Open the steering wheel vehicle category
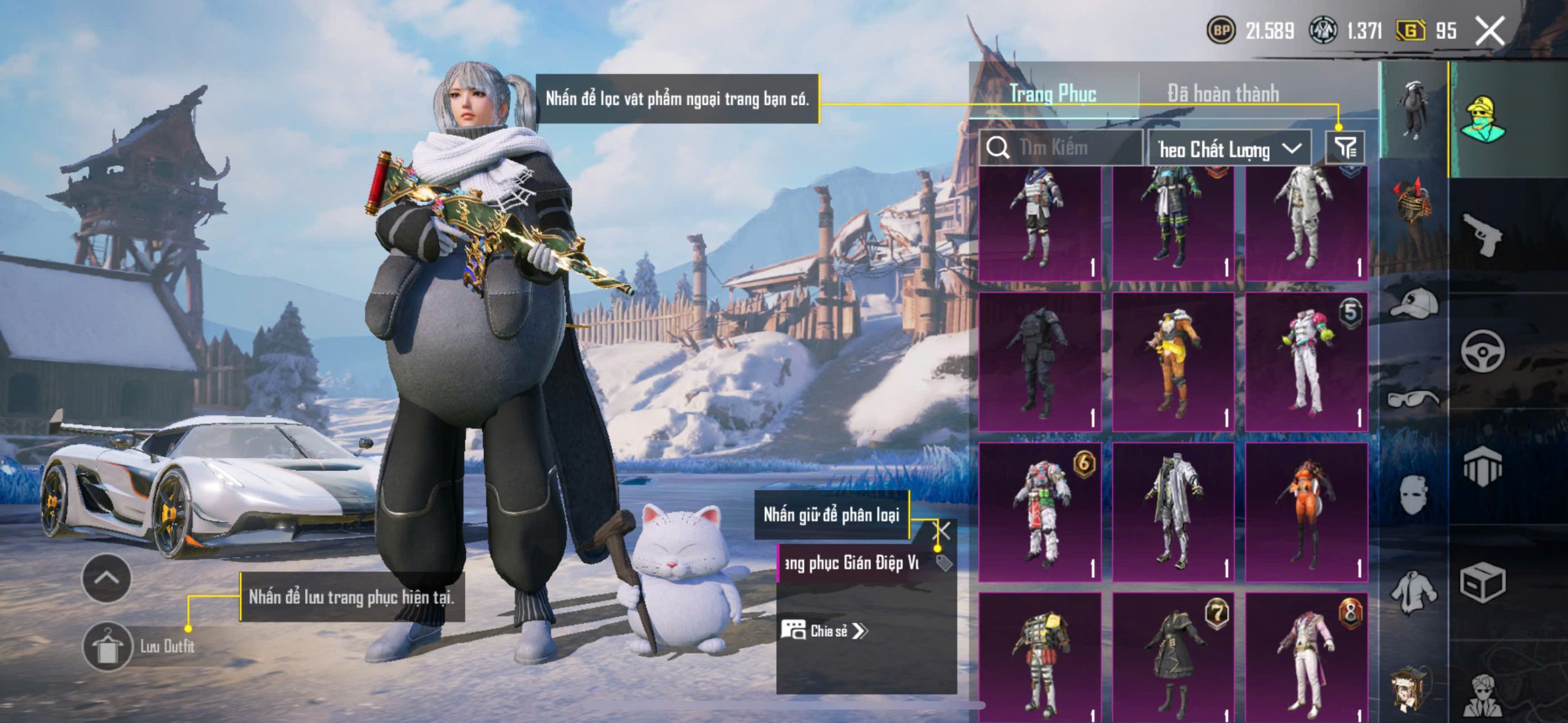1568x723 pixels. coord(1482,351)
